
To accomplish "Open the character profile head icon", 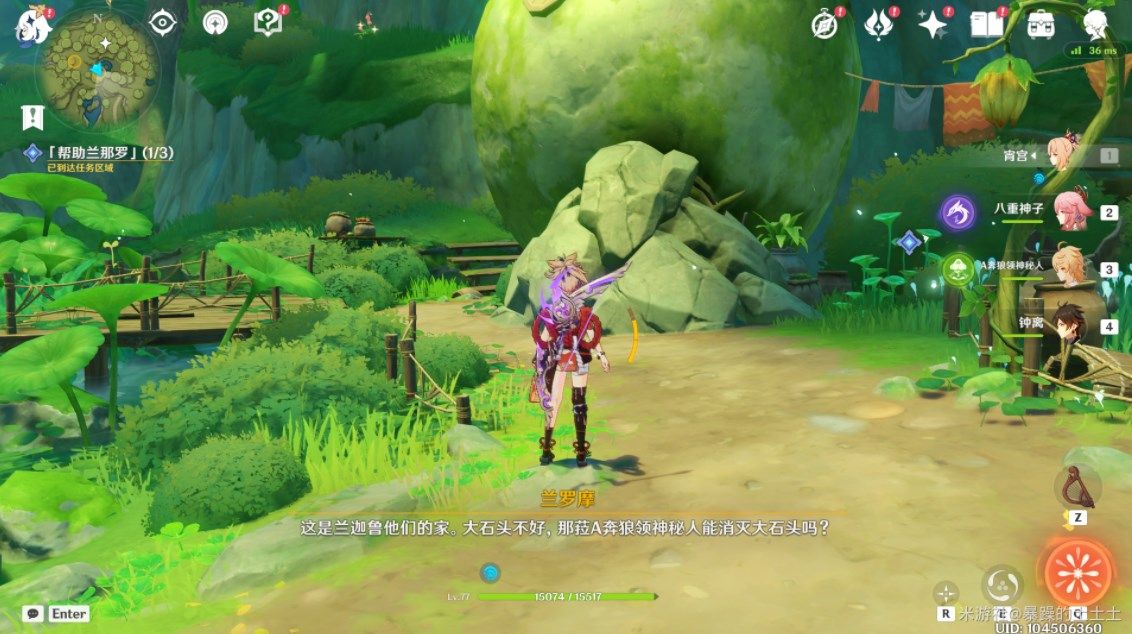I will tap(1095, 25).
